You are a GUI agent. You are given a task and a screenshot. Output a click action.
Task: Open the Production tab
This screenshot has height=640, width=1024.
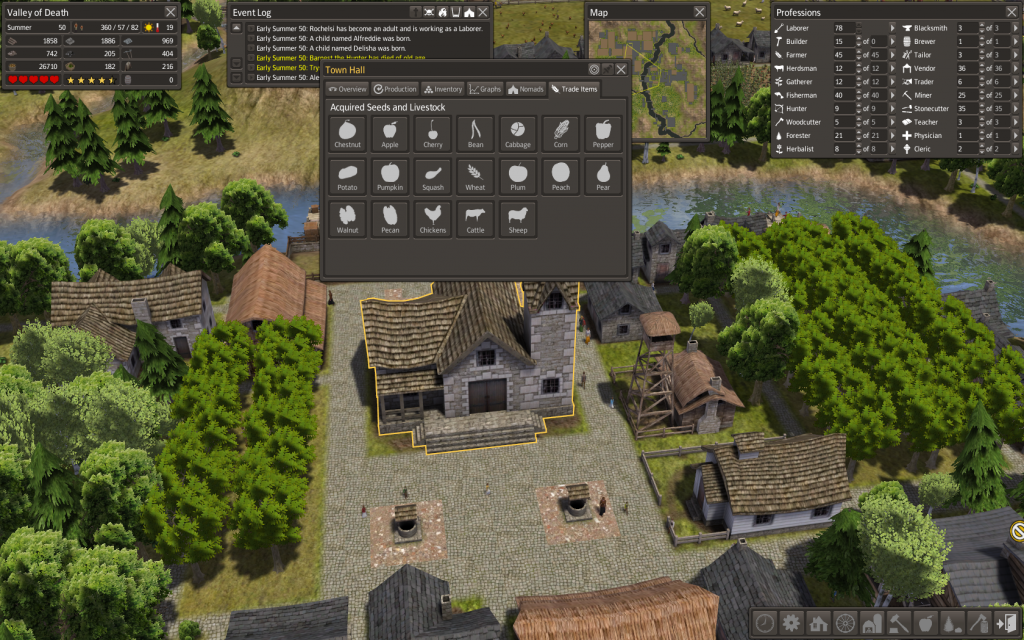(x=395, y=89)
